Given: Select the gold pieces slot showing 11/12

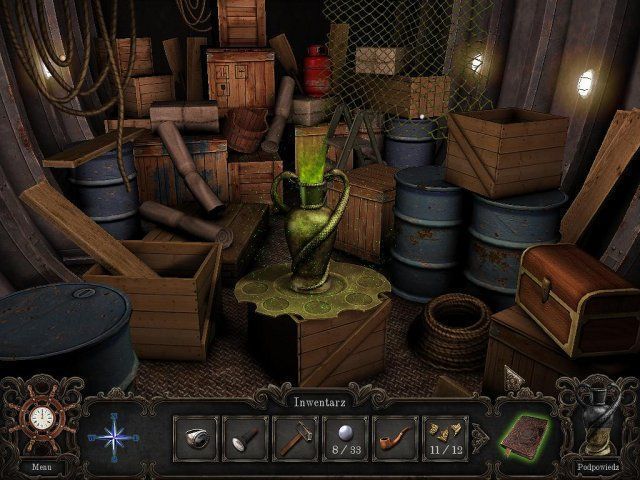Looking at the screenshot, I should click(445, 438).
